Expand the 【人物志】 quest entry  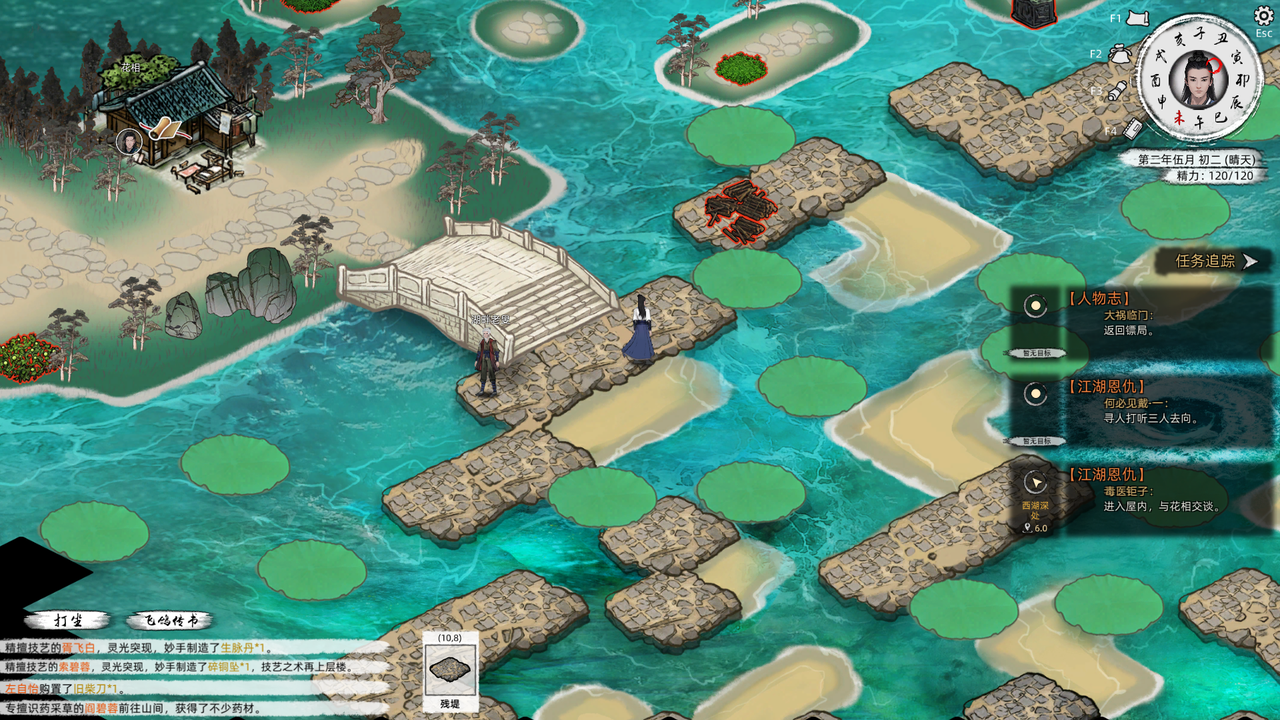[1099, 298]
